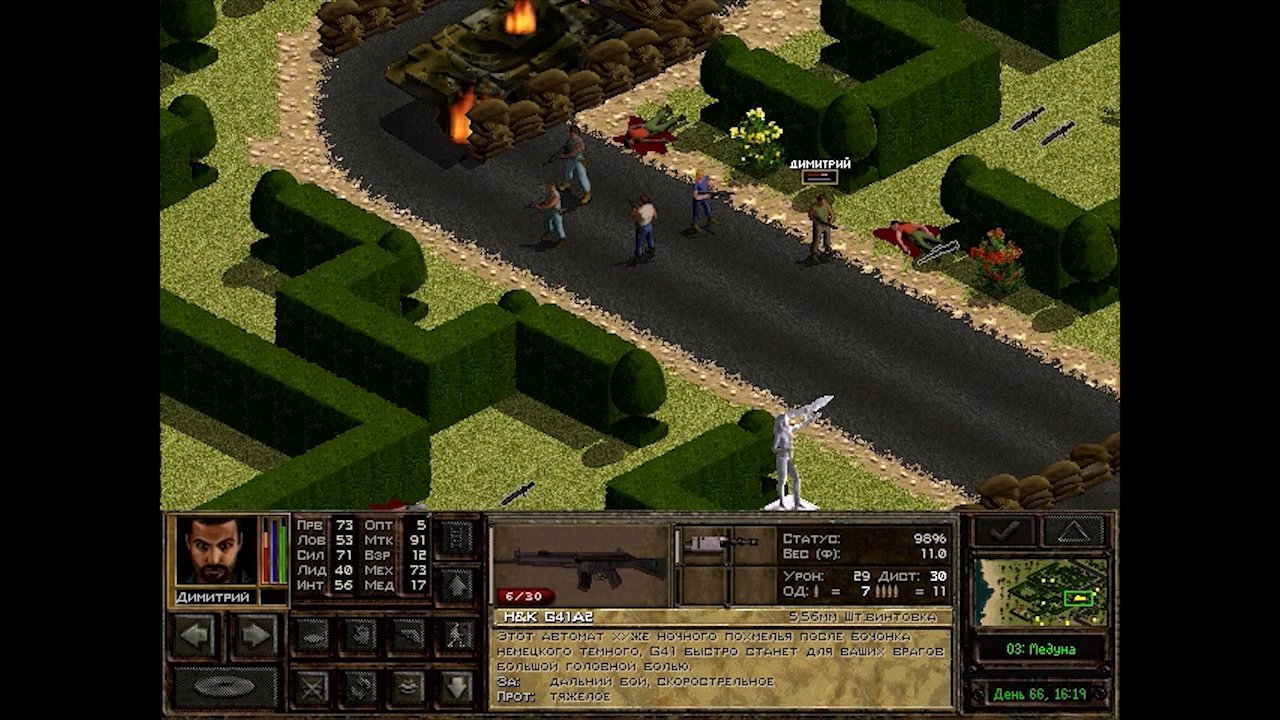Click the triangle button beside the checkmark
1280x720 pixels.
pos(1074,531)
